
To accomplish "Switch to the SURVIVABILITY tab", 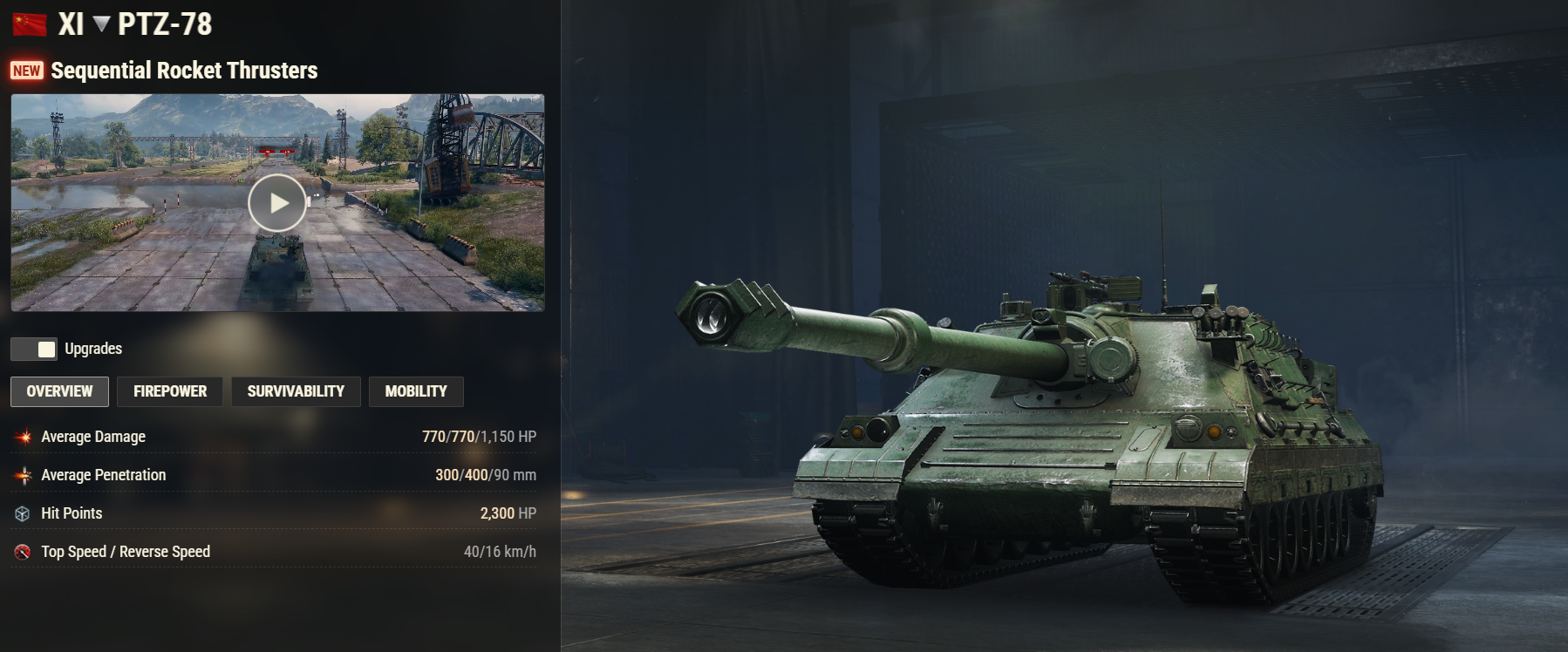I will coord(295,391).
